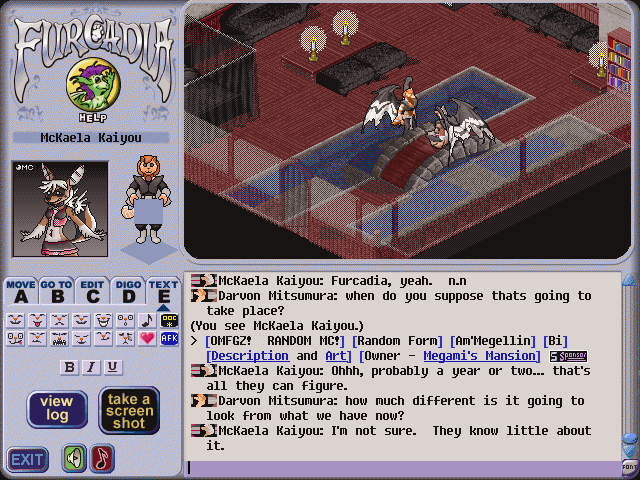
Task: Click the chat text input field
Action: point(400,467)
